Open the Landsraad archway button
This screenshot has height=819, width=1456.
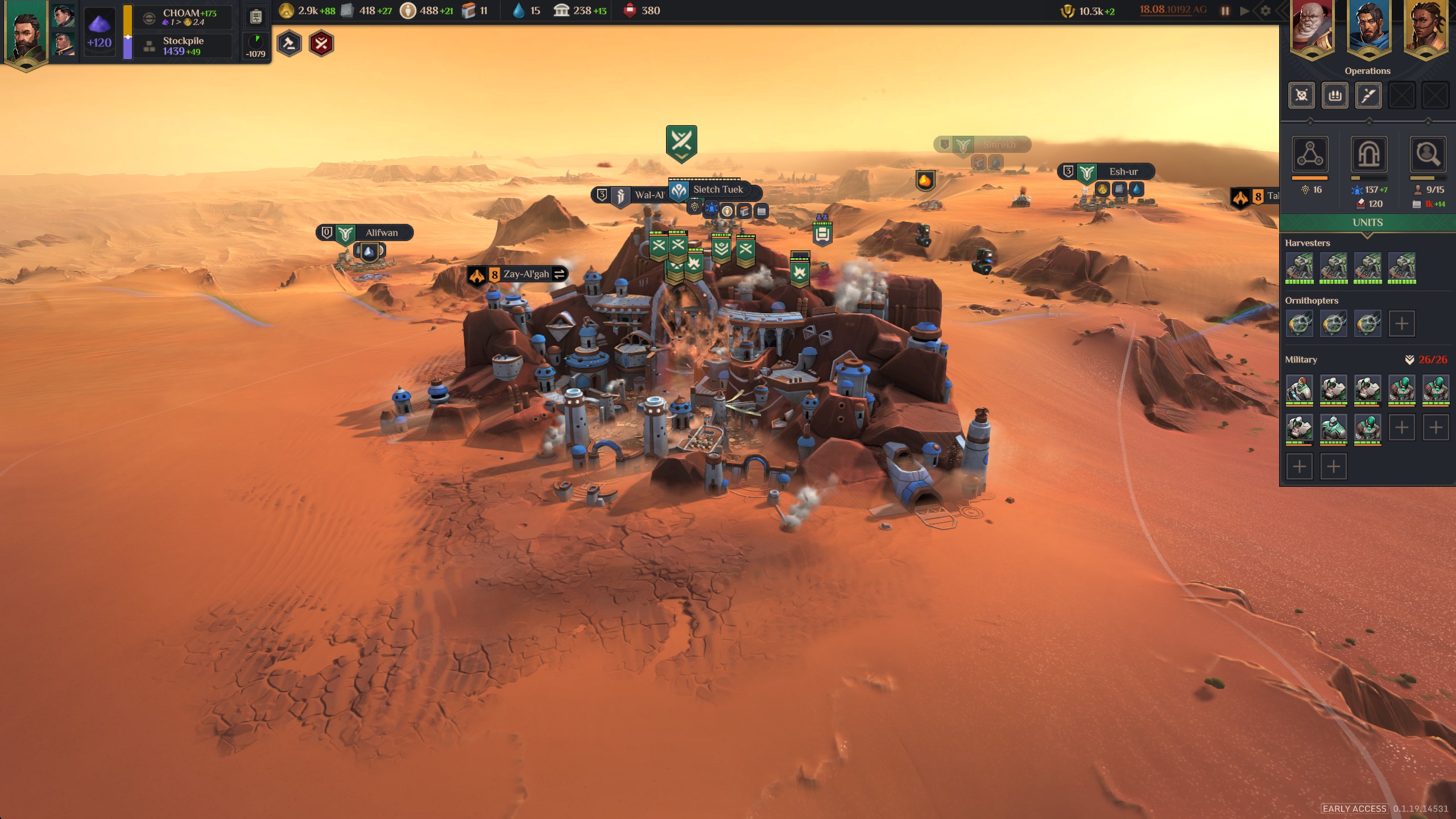[1368, 154]
